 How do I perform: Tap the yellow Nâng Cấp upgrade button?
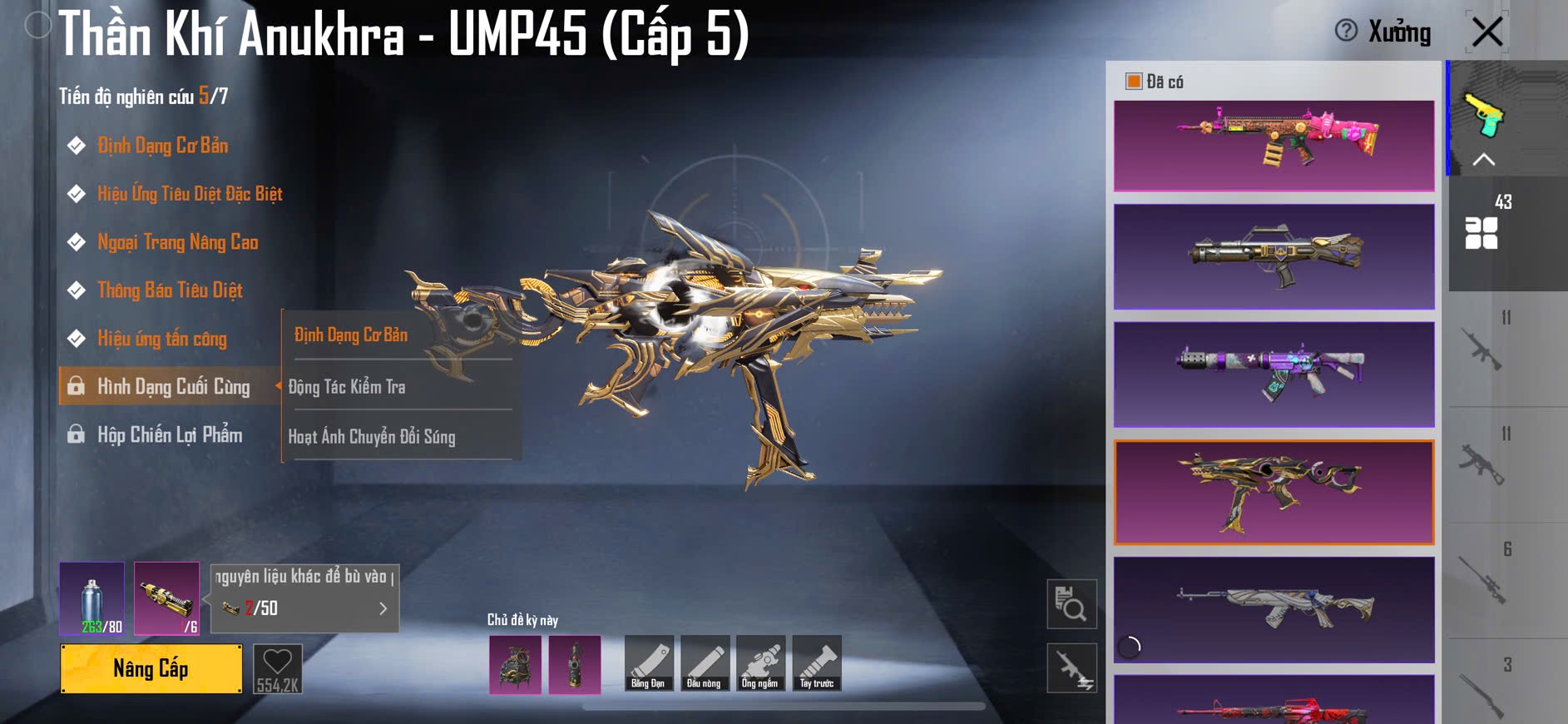[151, 668]
